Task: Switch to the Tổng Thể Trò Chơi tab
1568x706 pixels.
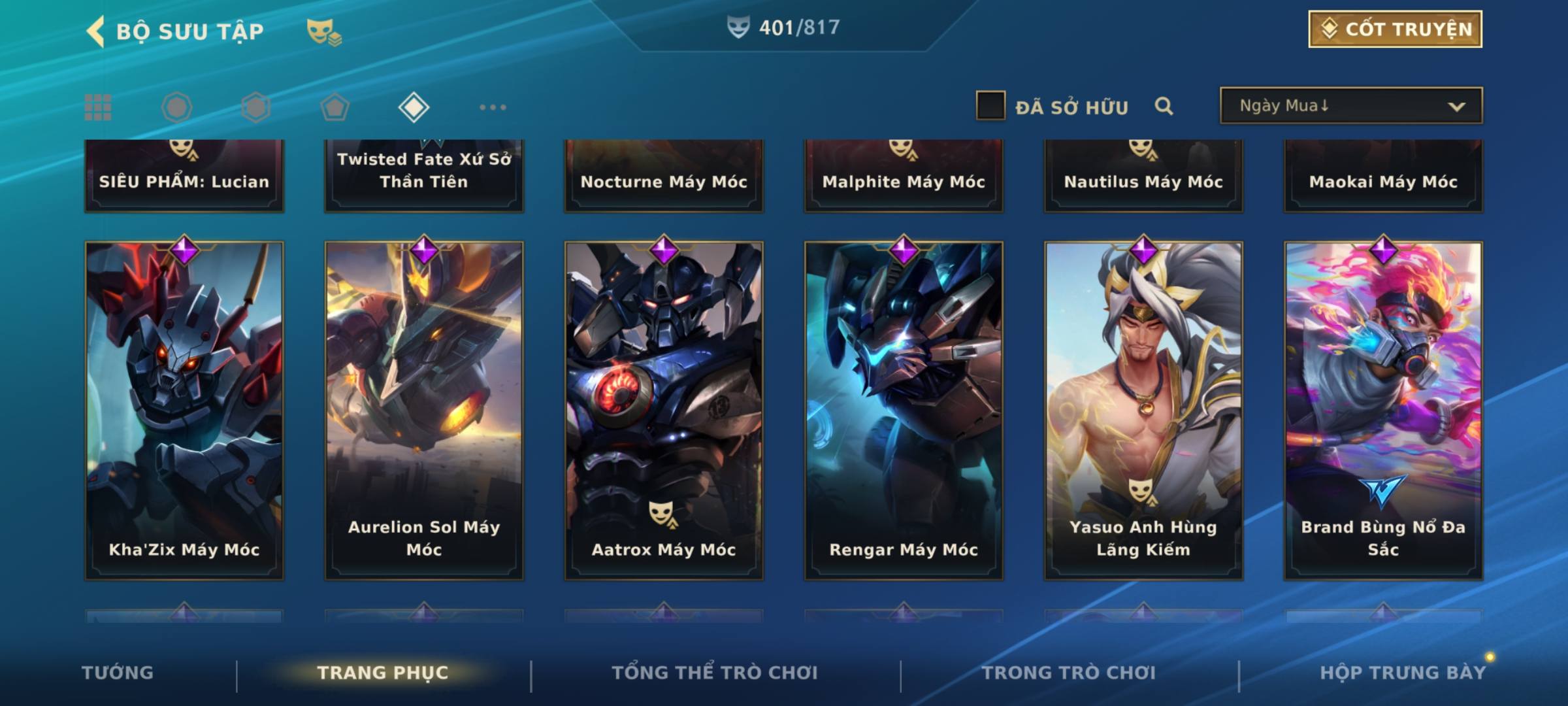Action: click(715, 673)
